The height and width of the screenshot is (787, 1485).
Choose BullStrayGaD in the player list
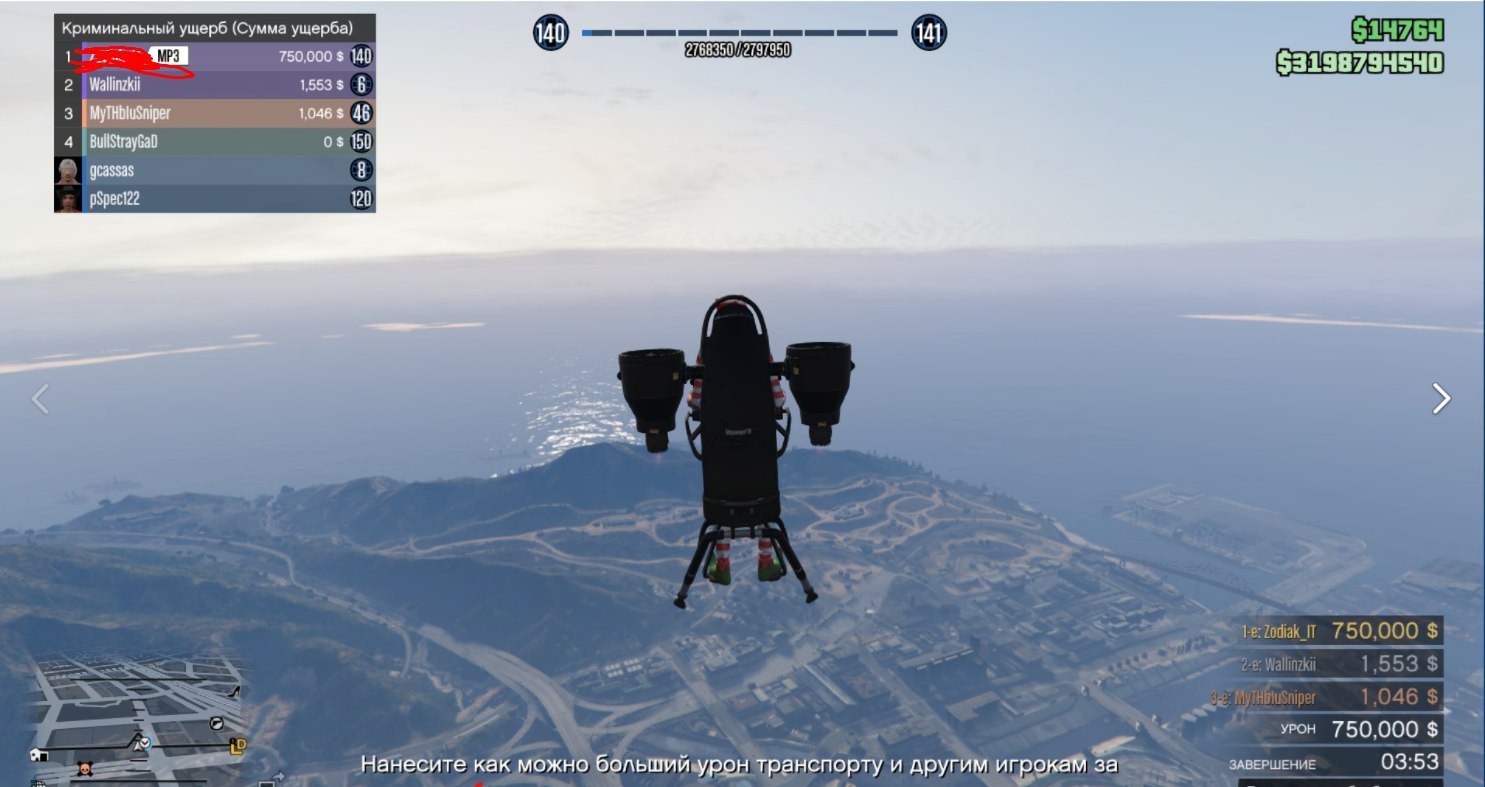pyautogui.click(x=215, y=142)
